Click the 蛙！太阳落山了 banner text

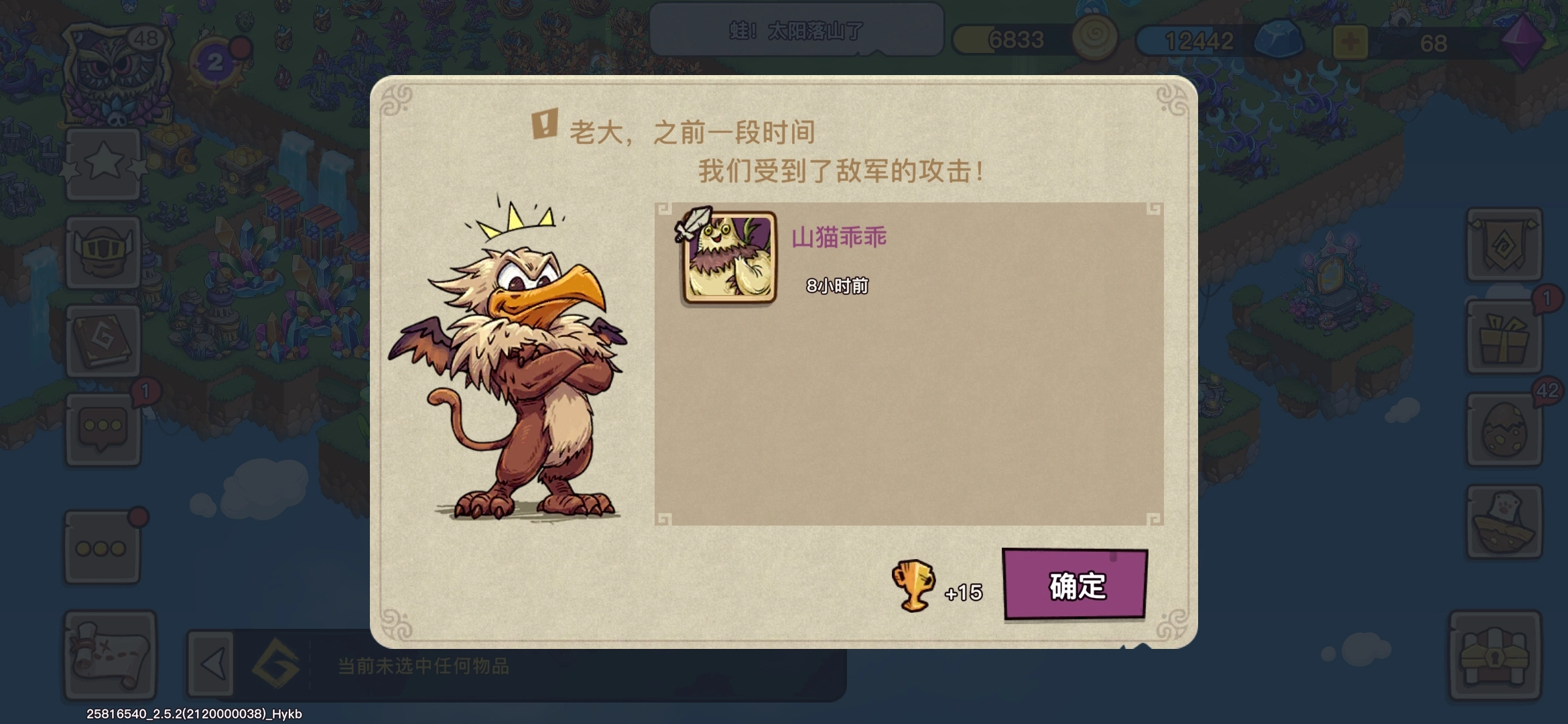pyautogui.click(x=796, y=28)
